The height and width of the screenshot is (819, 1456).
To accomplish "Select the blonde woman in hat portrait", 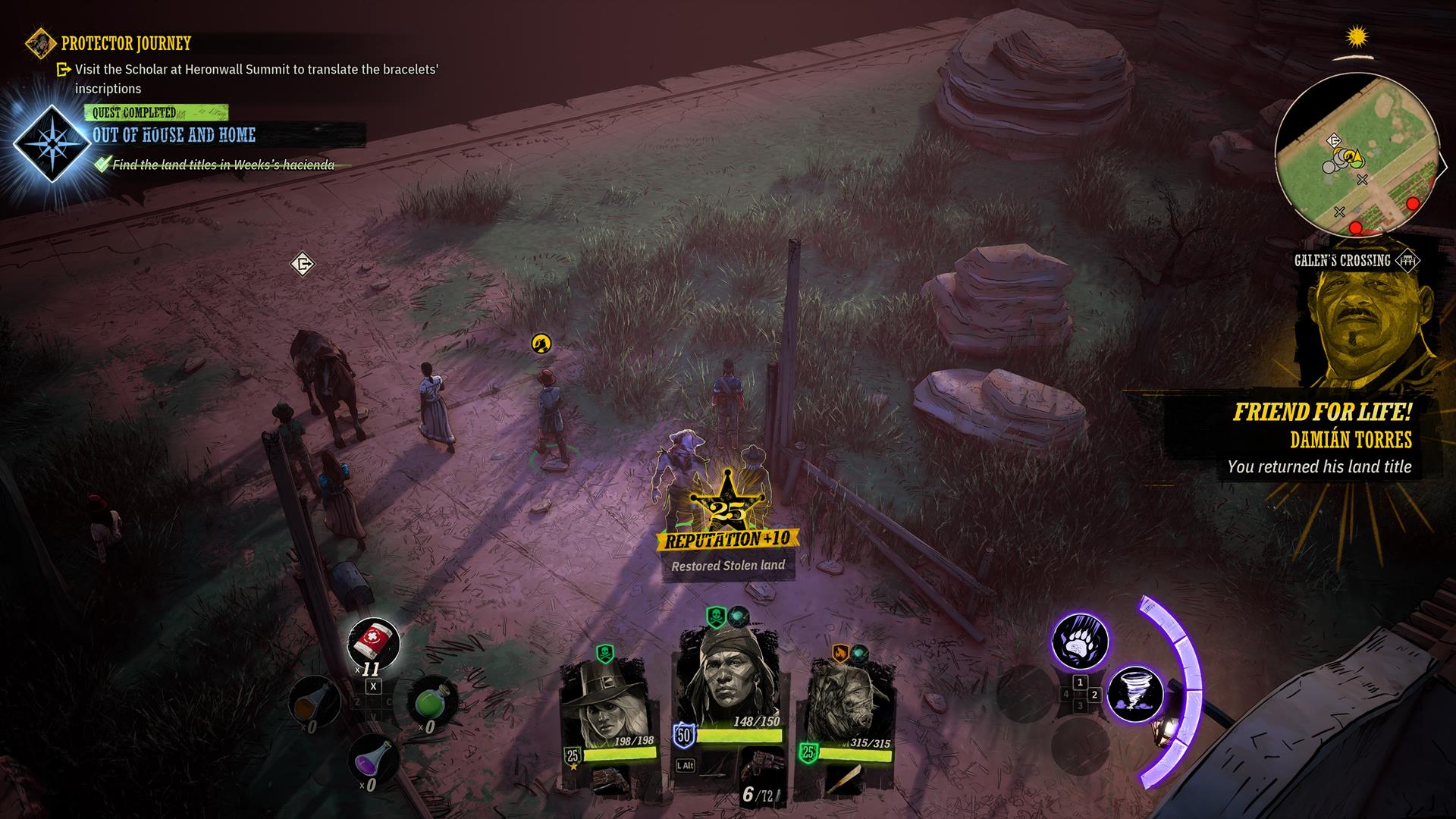I will tap(603, 702).
